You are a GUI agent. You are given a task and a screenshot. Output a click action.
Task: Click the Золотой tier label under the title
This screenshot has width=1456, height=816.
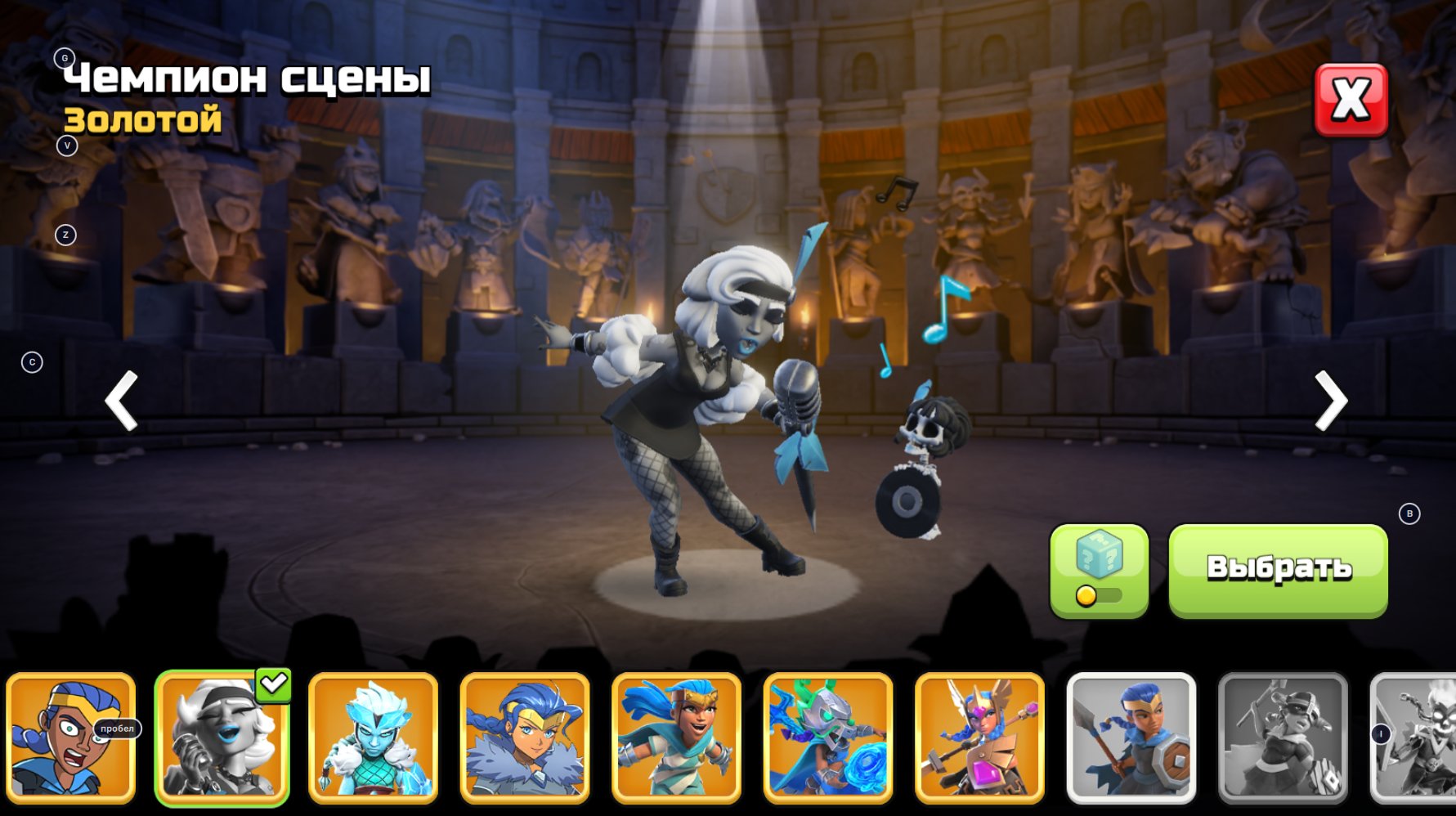141,121
